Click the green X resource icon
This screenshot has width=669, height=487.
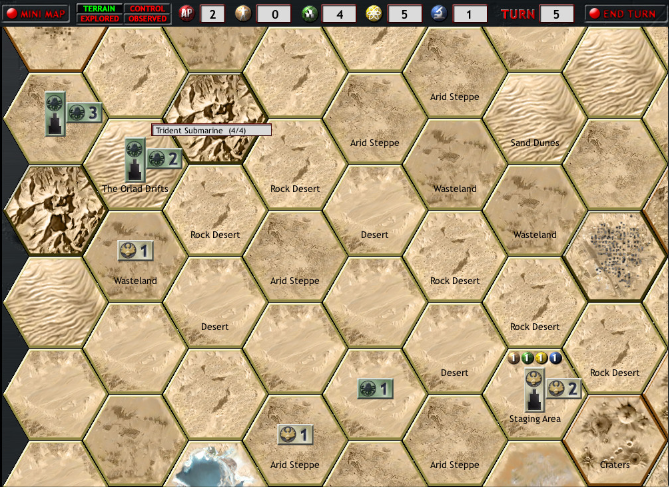pyautogui.click(x=311, y=14)
